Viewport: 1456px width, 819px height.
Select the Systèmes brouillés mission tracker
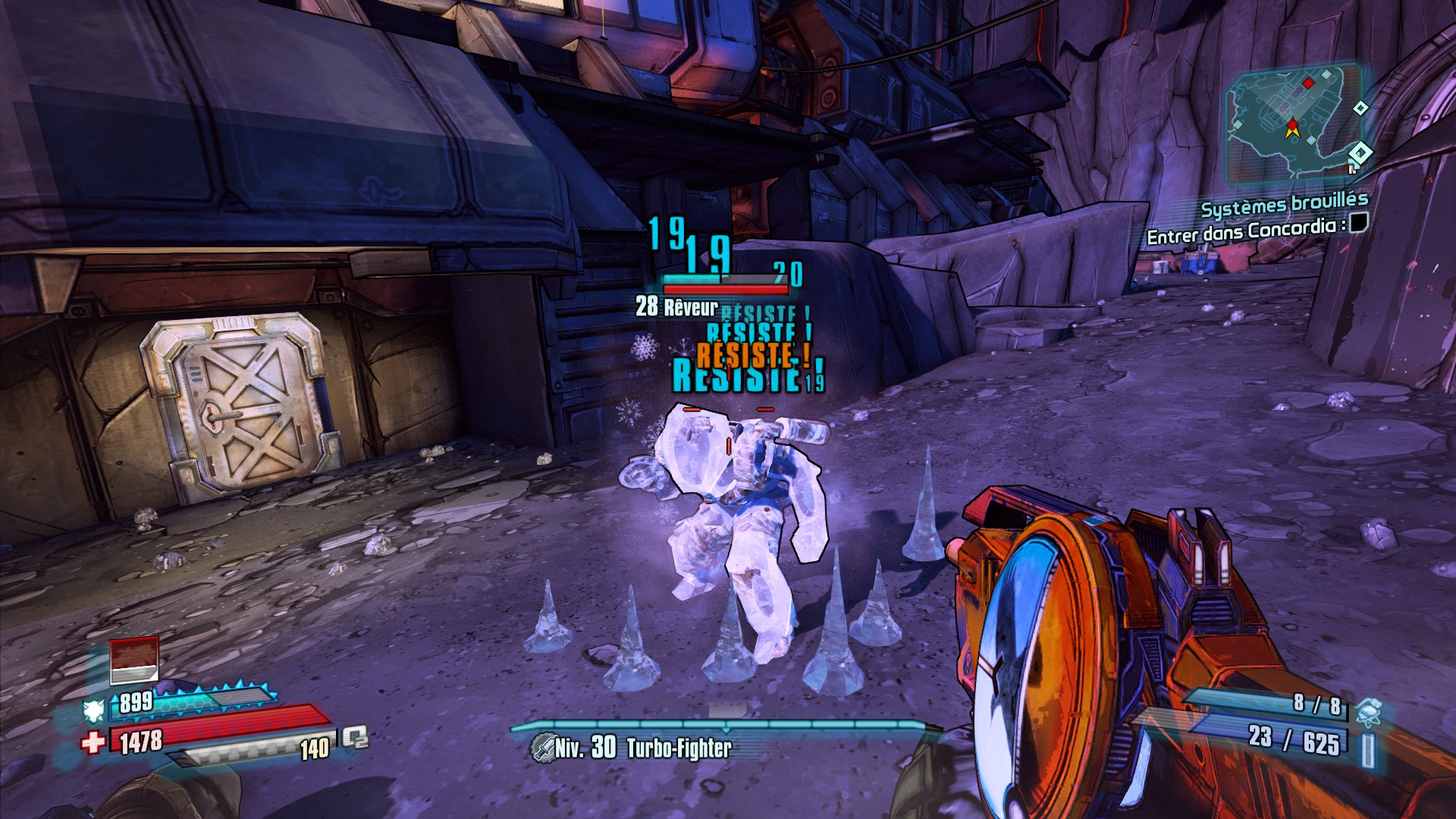[x=1284, y=205]
